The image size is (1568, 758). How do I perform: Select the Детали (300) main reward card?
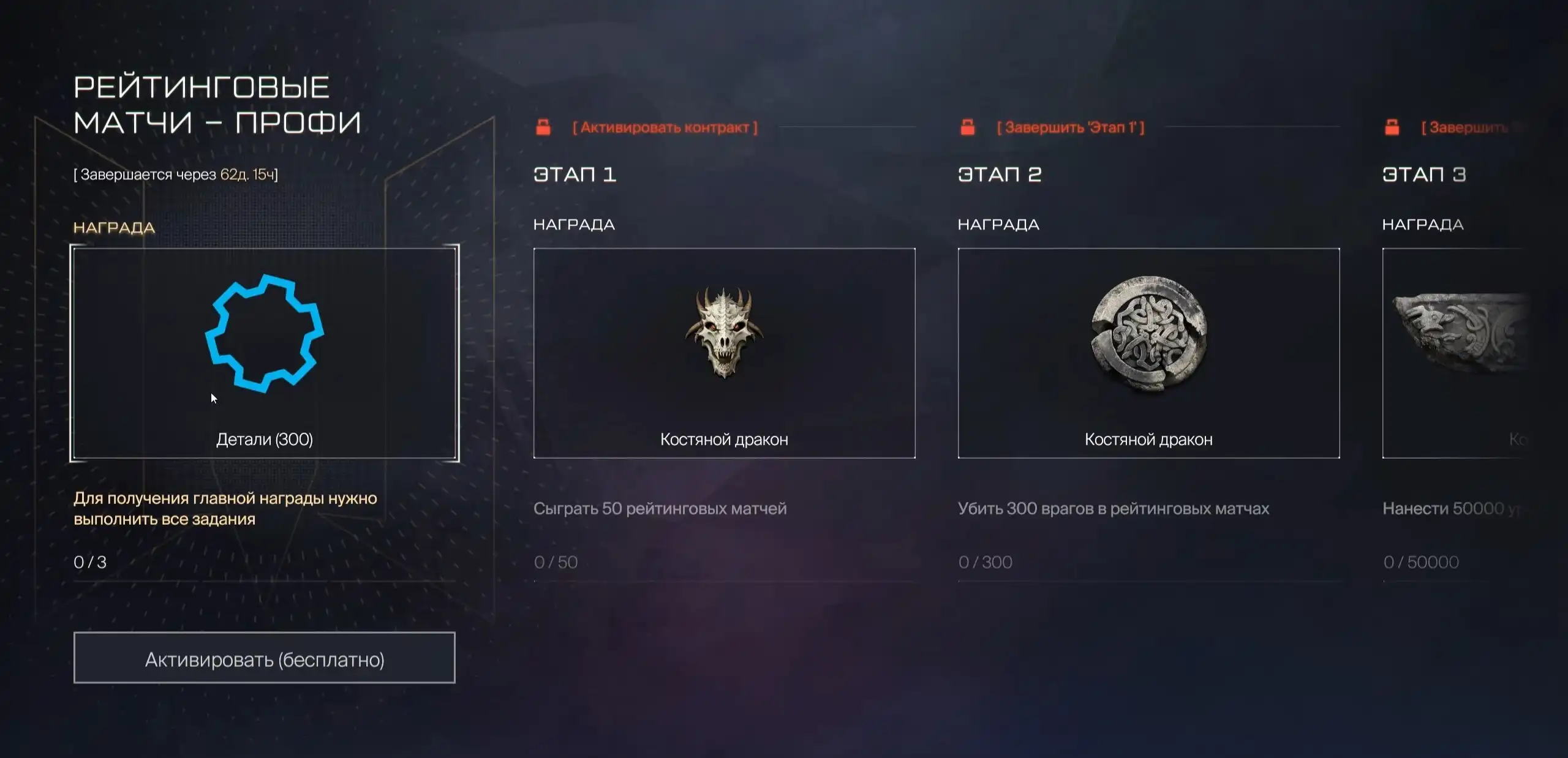pyautogui.click(x=264, y=353)
